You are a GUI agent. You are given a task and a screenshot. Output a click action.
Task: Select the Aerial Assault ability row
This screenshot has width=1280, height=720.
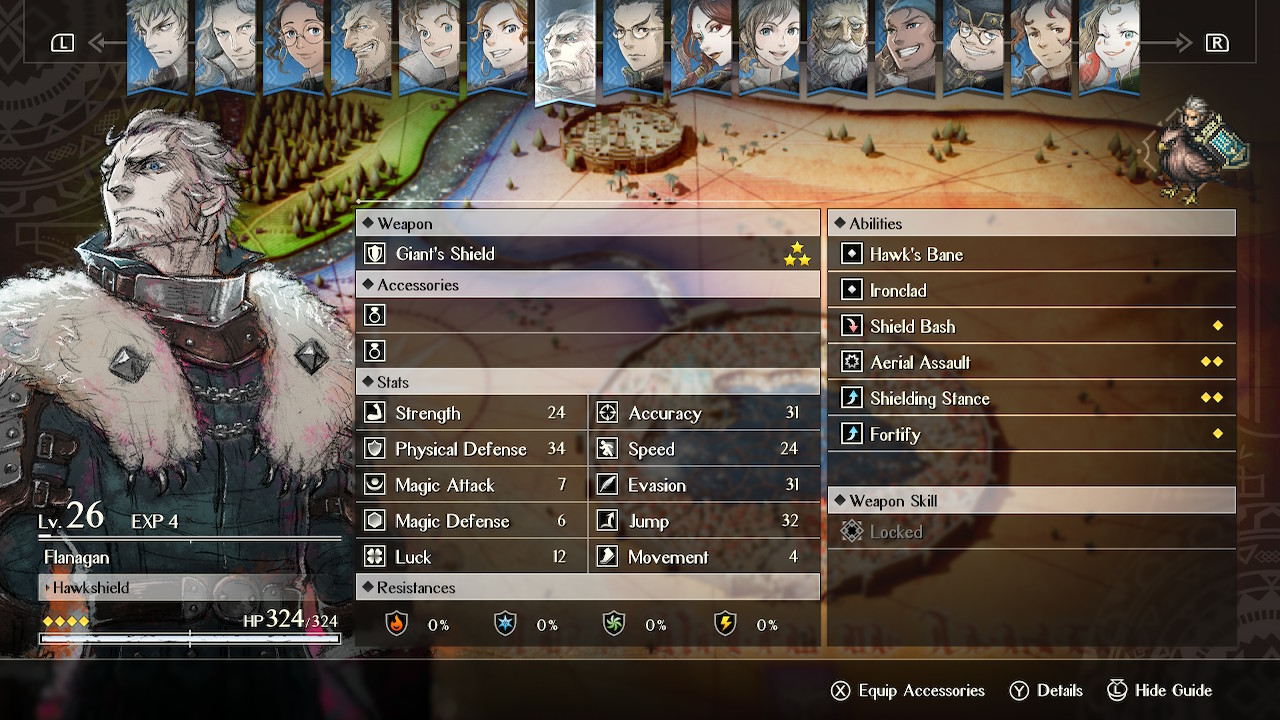coord(1031,363)
